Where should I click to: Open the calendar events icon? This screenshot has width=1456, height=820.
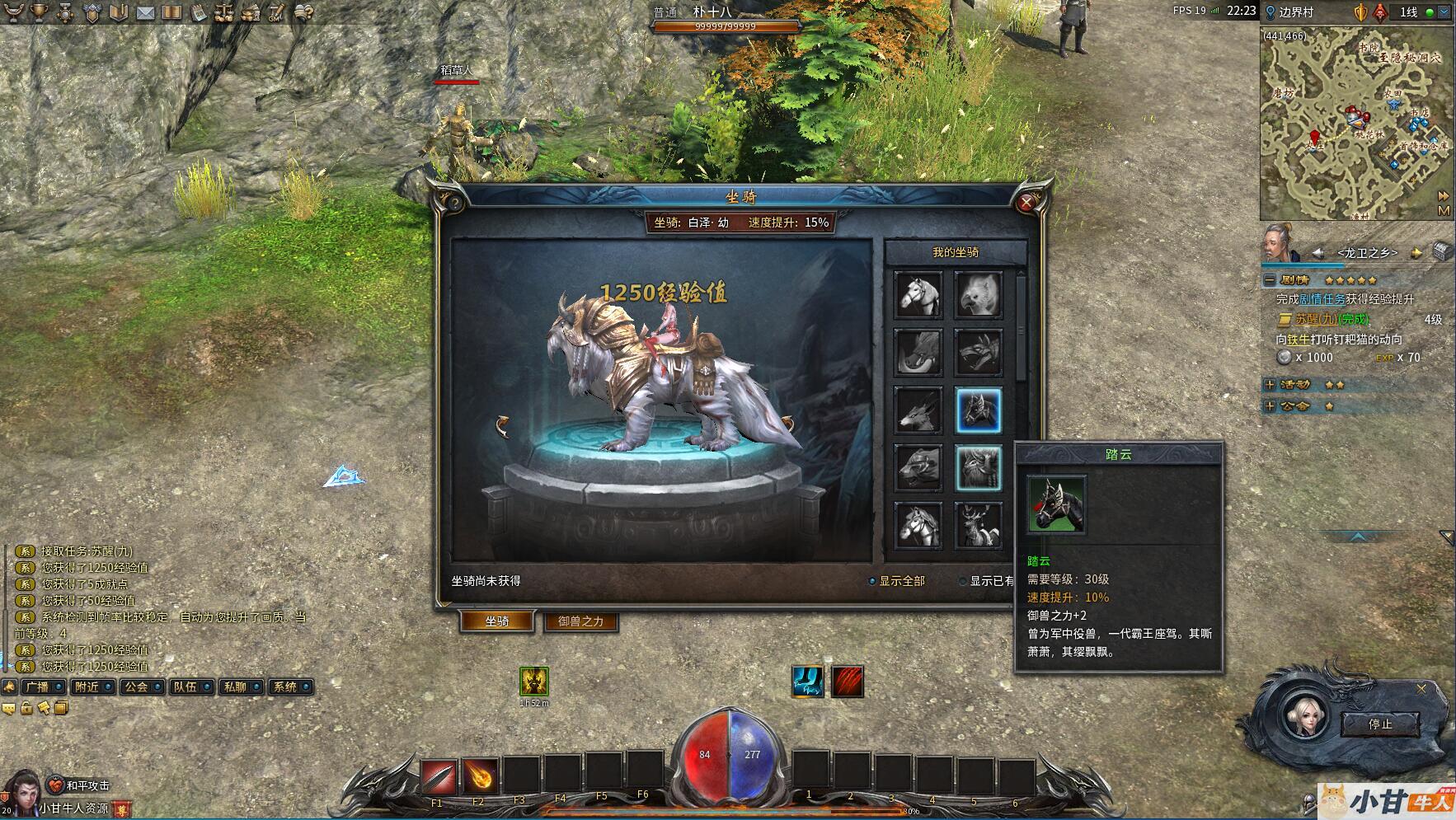coord(199,12)
